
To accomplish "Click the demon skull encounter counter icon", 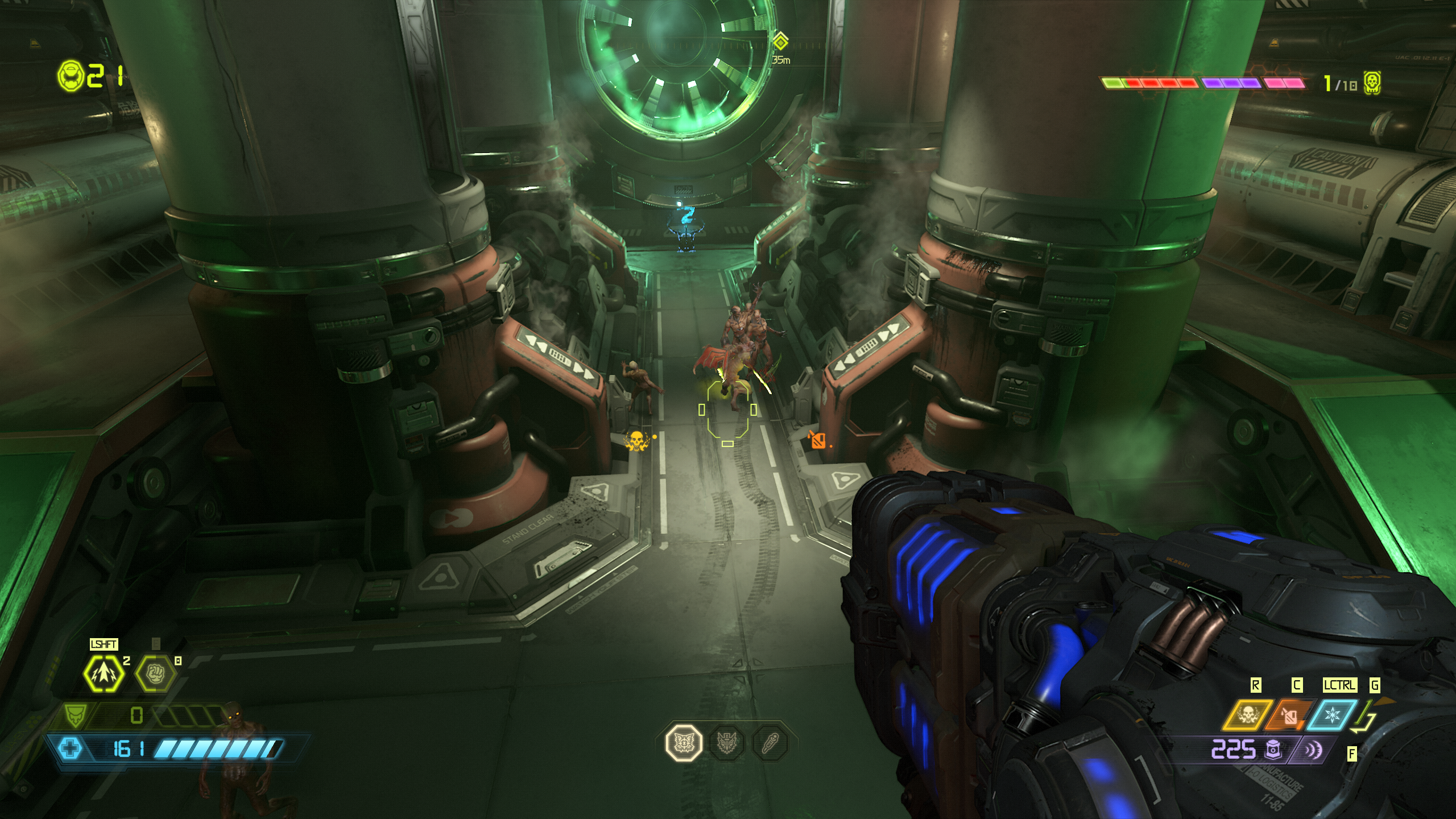I will pyautogui.click(x=1372, y=84).
